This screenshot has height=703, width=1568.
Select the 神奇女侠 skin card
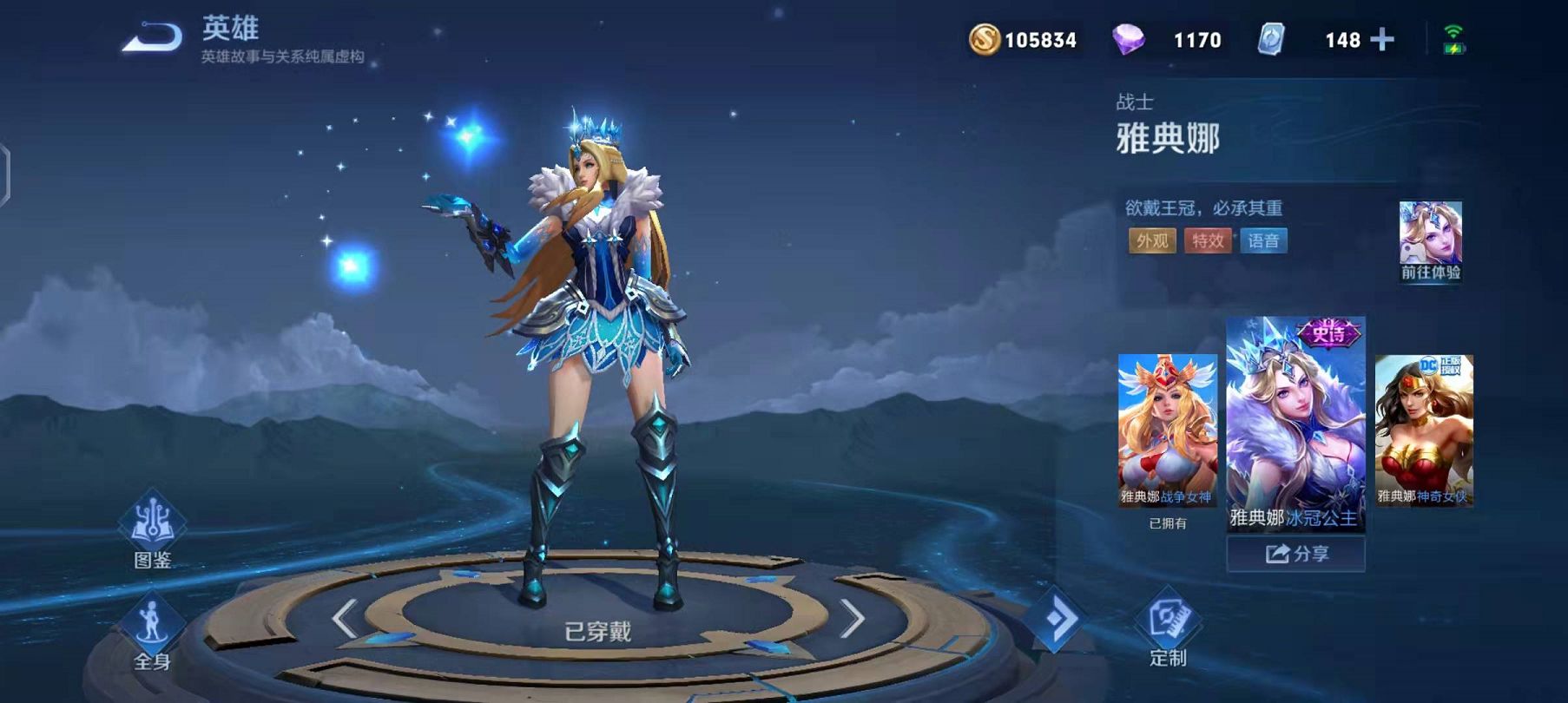1424,430
